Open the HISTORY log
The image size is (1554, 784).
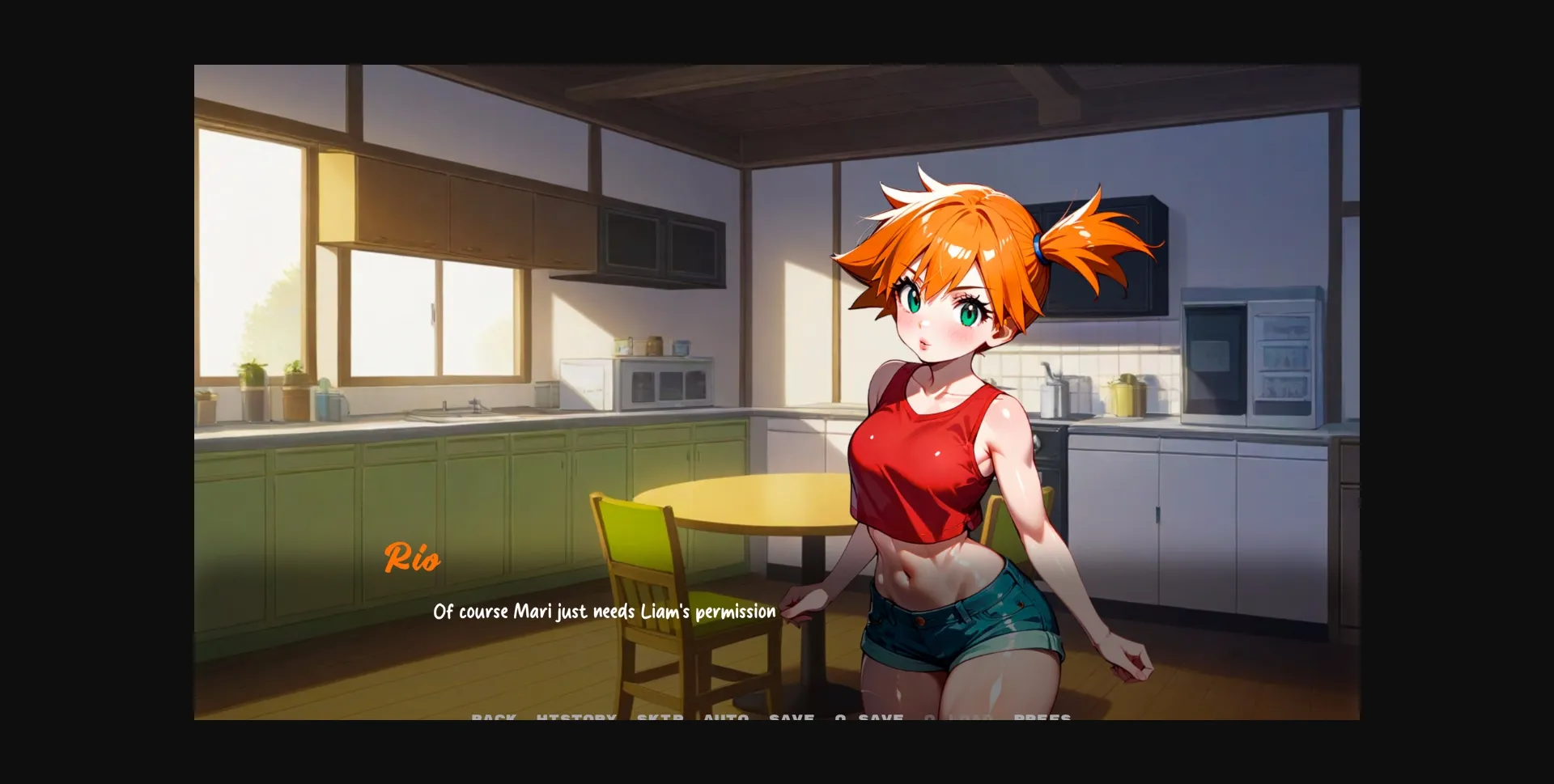click(x=575, y=718)
